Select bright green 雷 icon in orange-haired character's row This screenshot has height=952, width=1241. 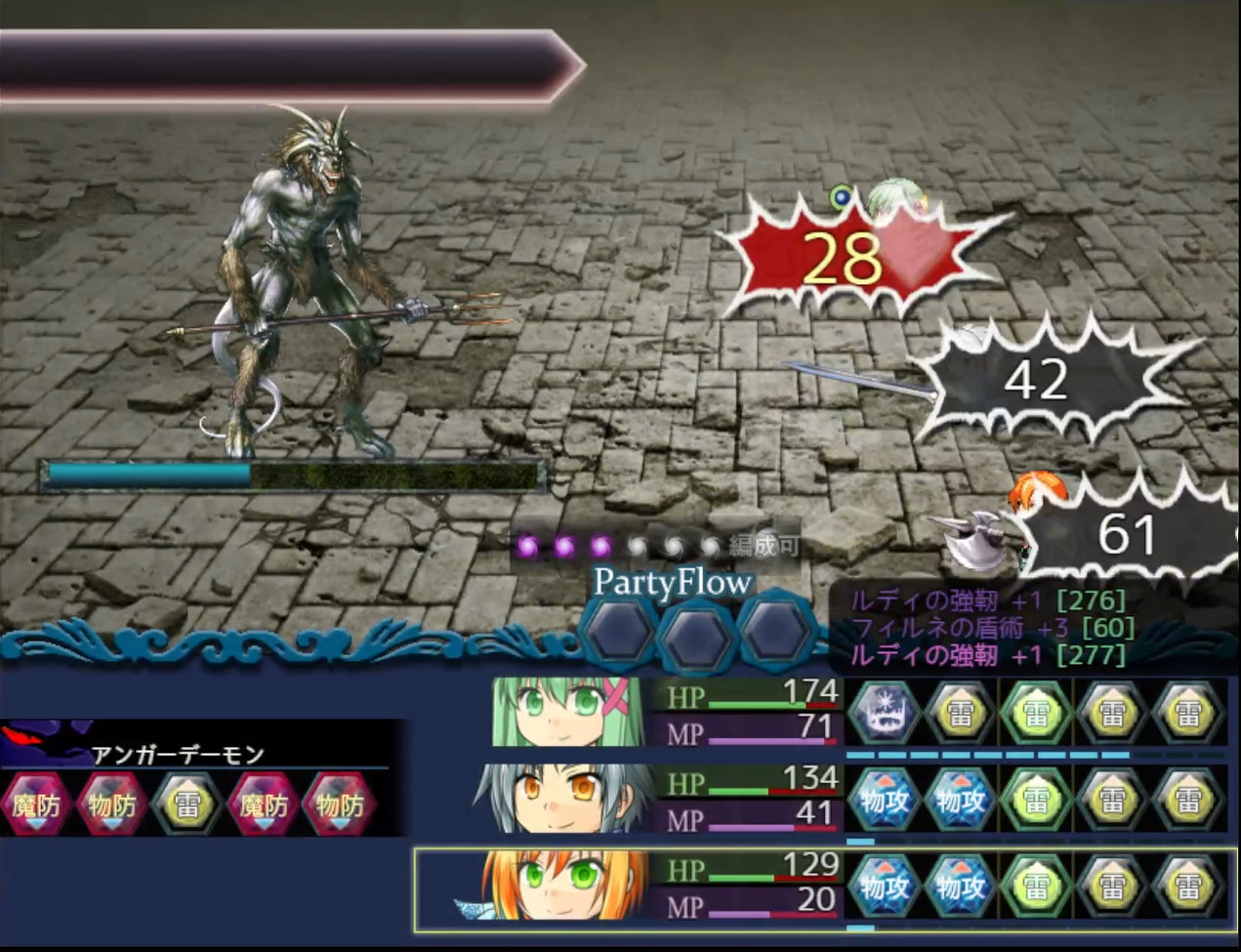tap(1036, 887)
